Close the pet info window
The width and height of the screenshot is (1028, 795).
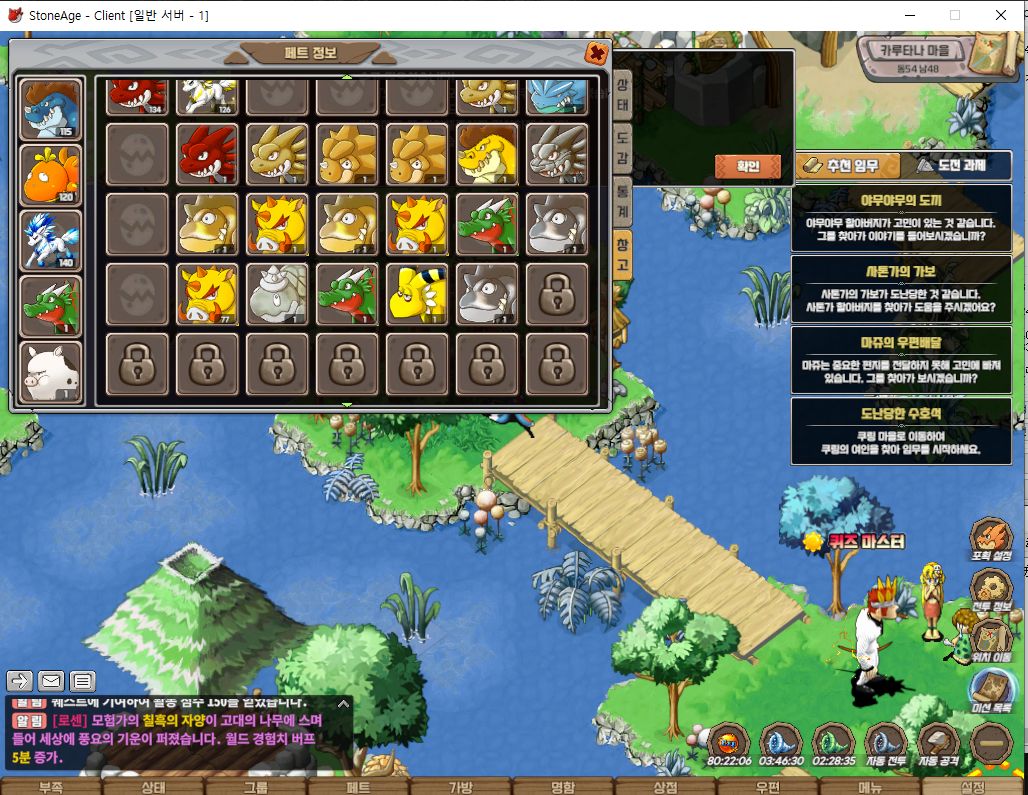pyautogui.click(x=596, y=53)
